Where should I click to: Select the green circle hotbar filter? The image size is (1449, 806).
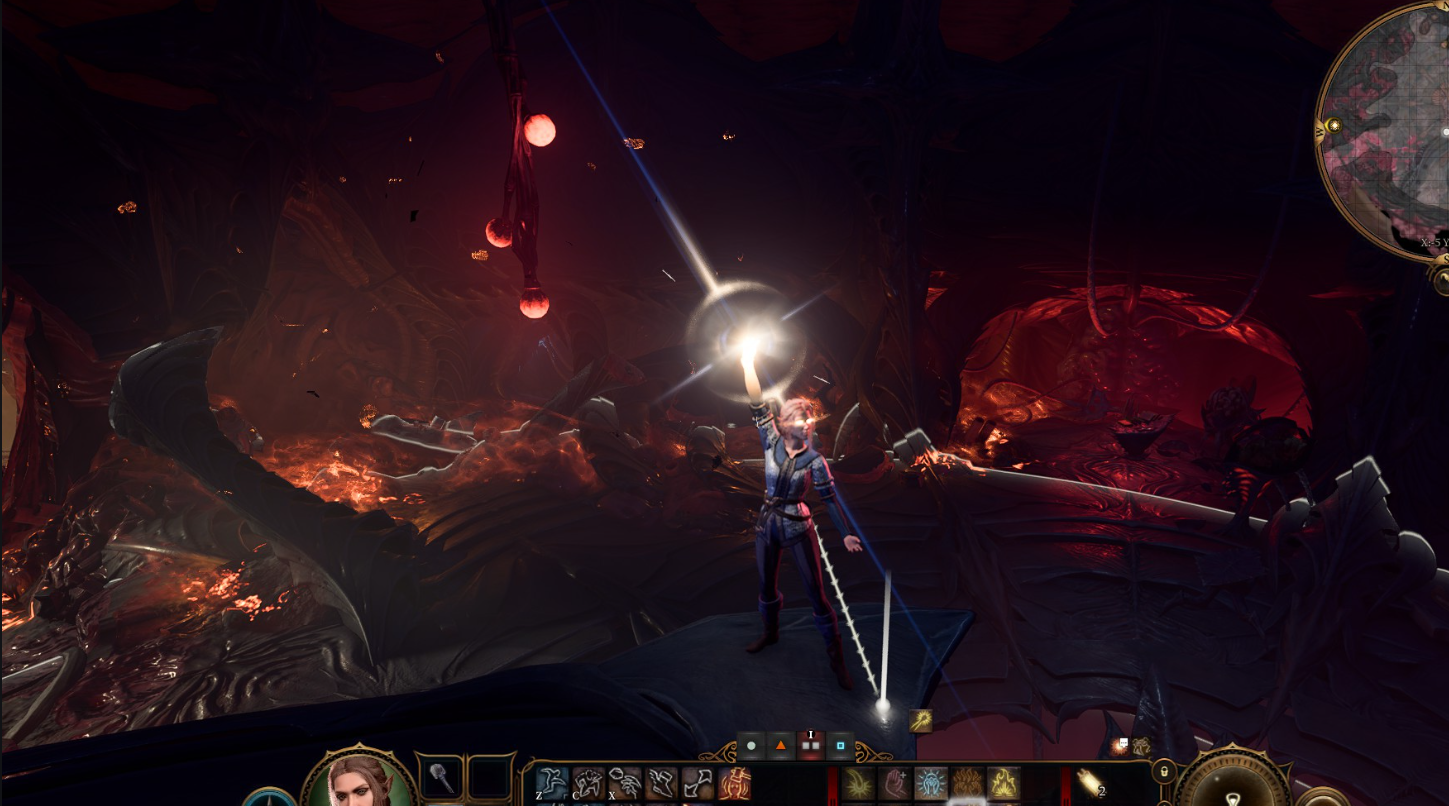pyautogui.click(x=751, y=745)
